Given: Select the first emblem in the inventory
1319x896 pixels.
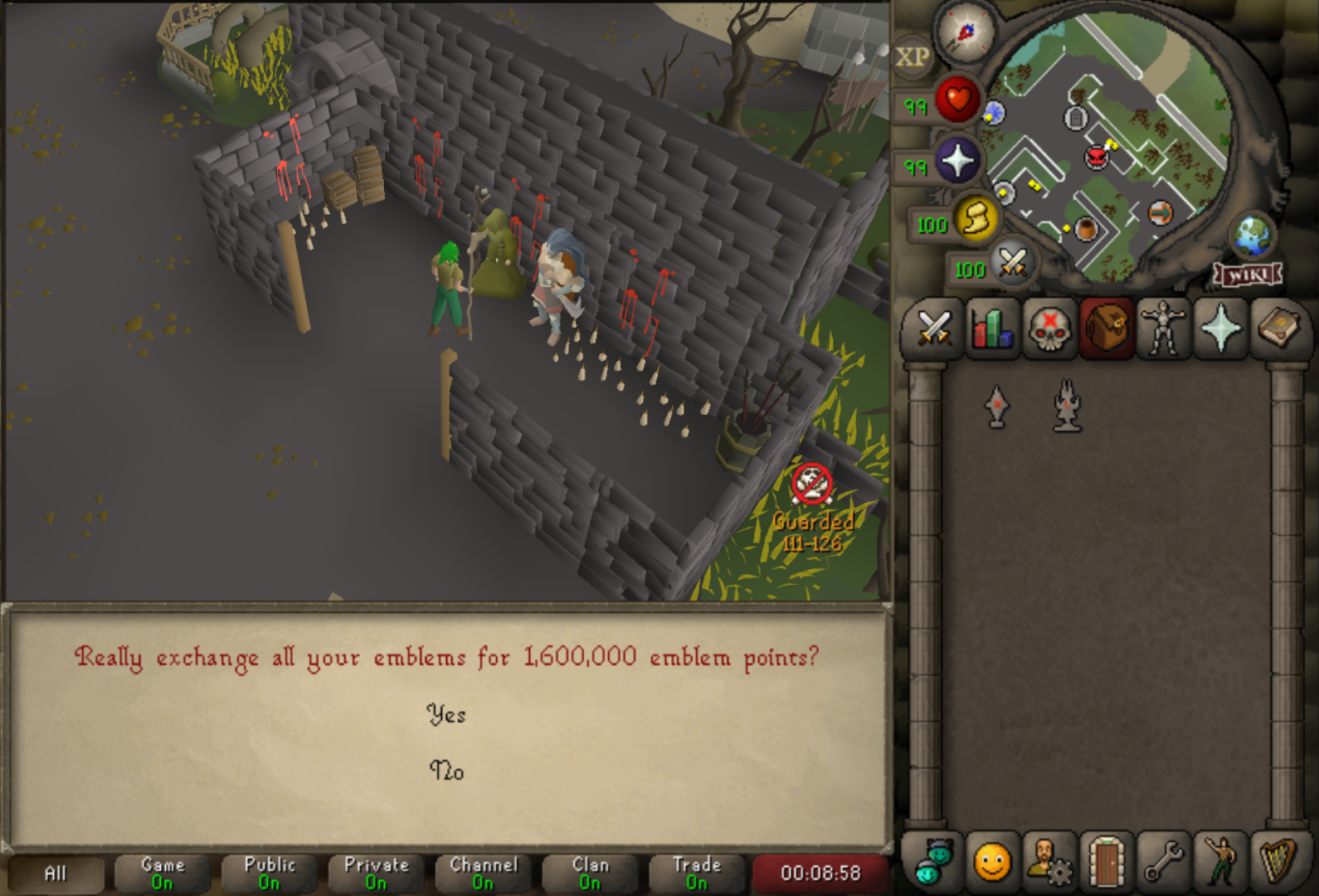Looking at the screenshot, I should 996,406.
